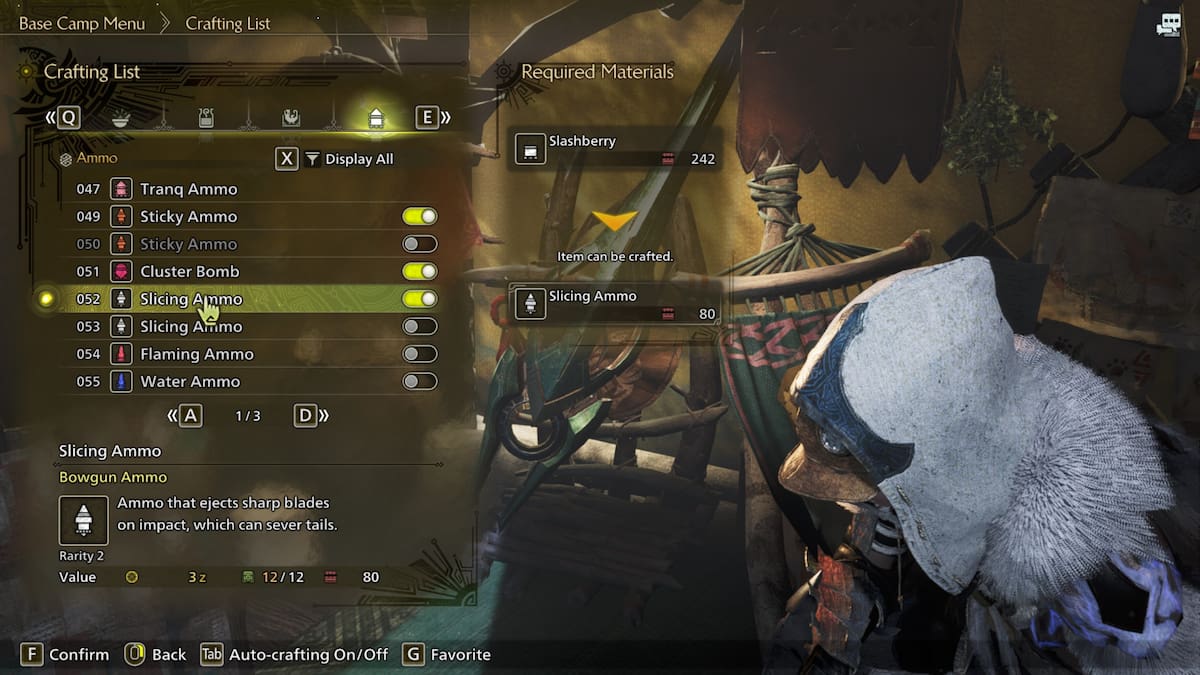
Task: Click the Slicing Ammo crafting result box
Action: [614, 304]
